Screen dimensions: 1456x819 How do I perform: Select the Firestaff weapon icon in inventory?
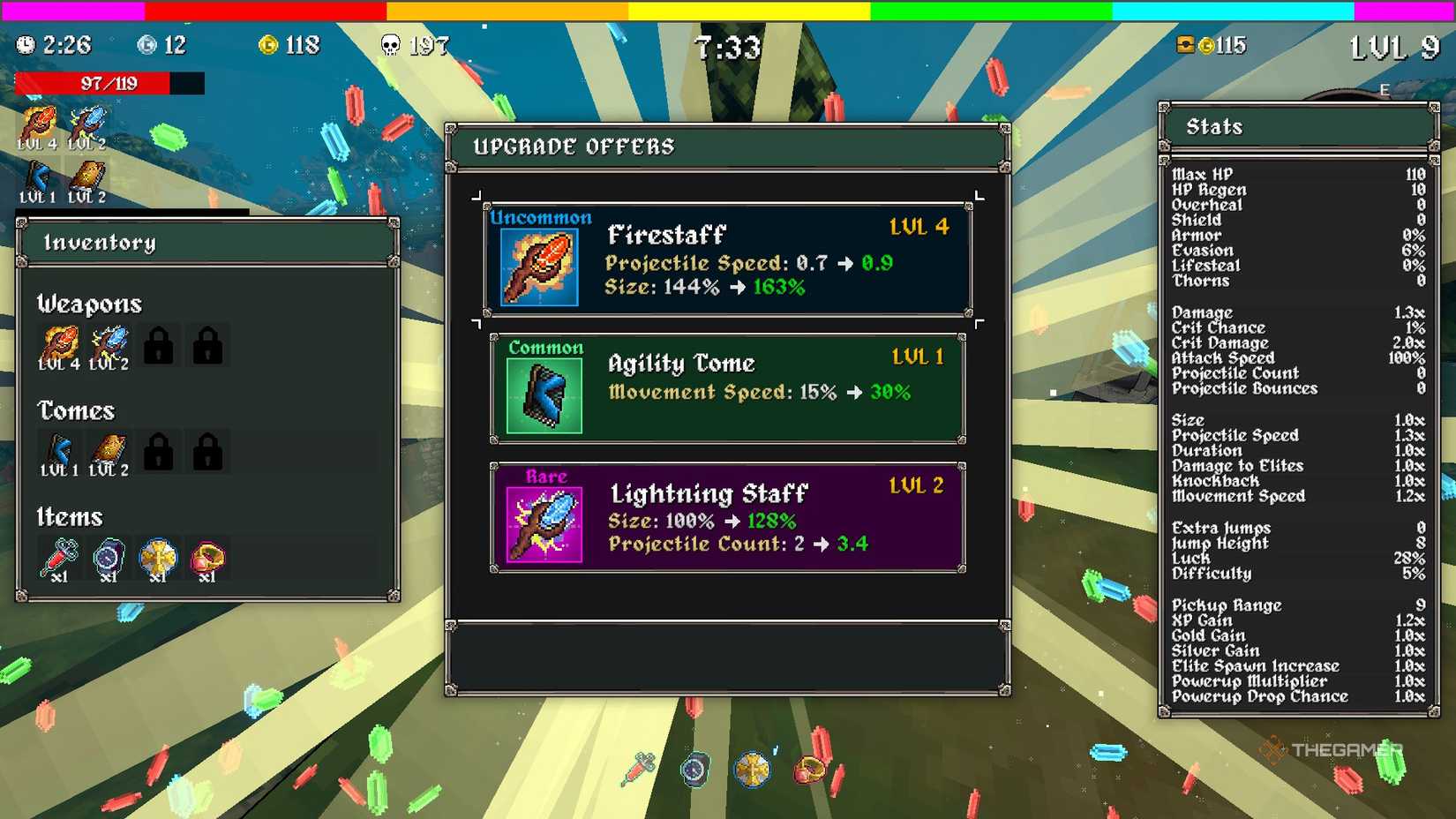click(x=58, y=344)
